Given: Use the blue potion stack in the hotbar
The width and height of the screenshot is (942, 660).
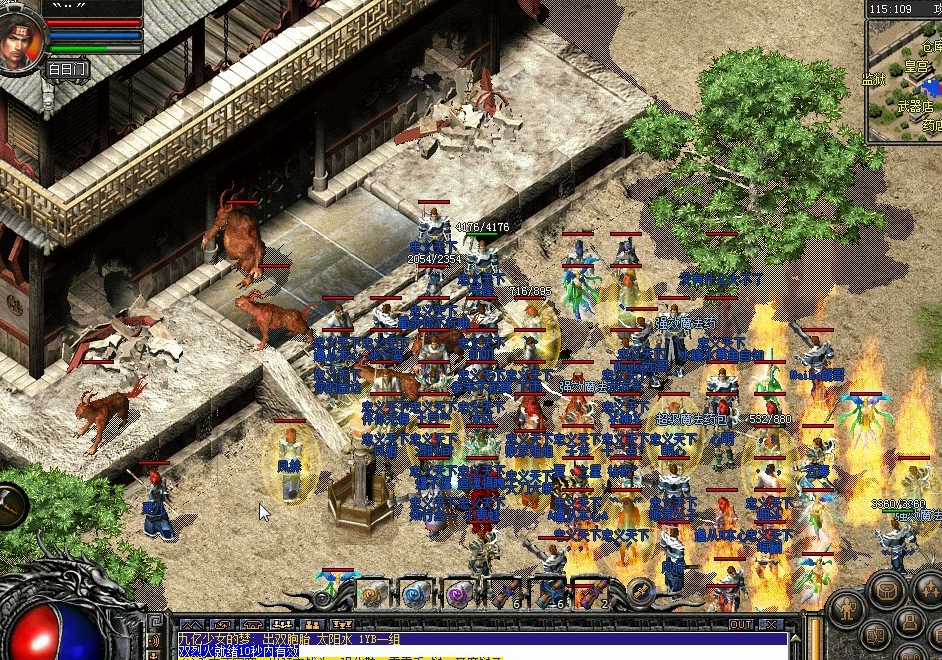Looking at the screenshot, I should click(x=548, y=594).
